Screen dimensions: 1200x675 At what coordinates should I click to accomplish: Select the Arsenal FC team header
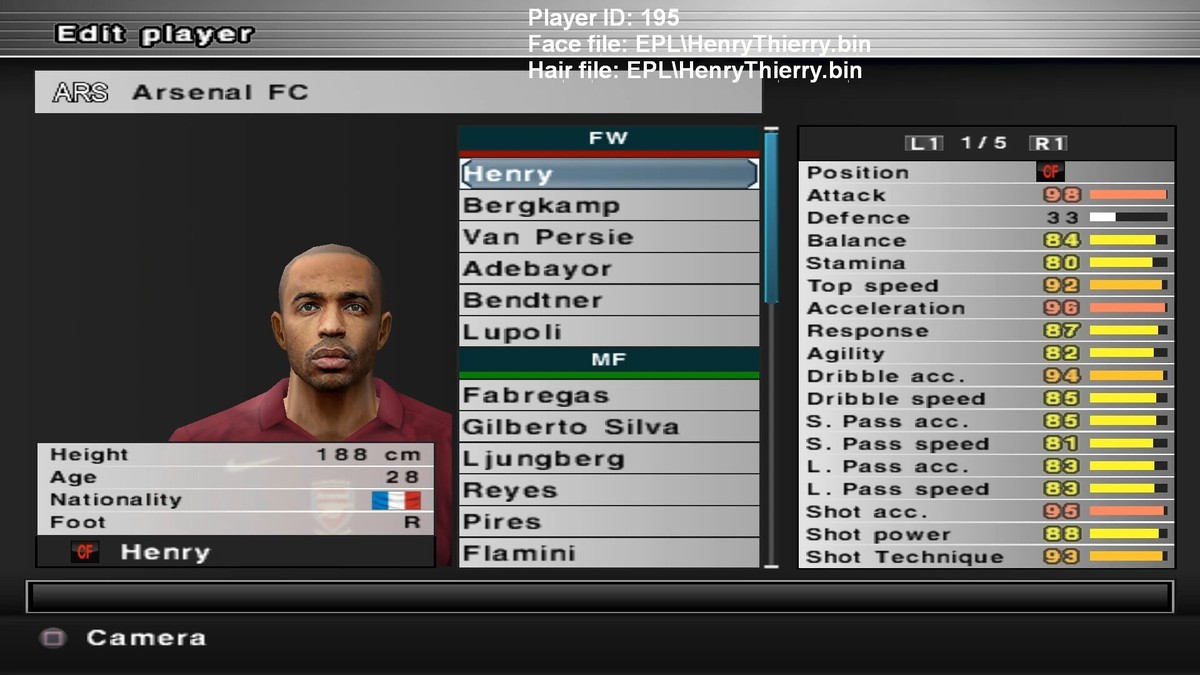click(398, 92)
